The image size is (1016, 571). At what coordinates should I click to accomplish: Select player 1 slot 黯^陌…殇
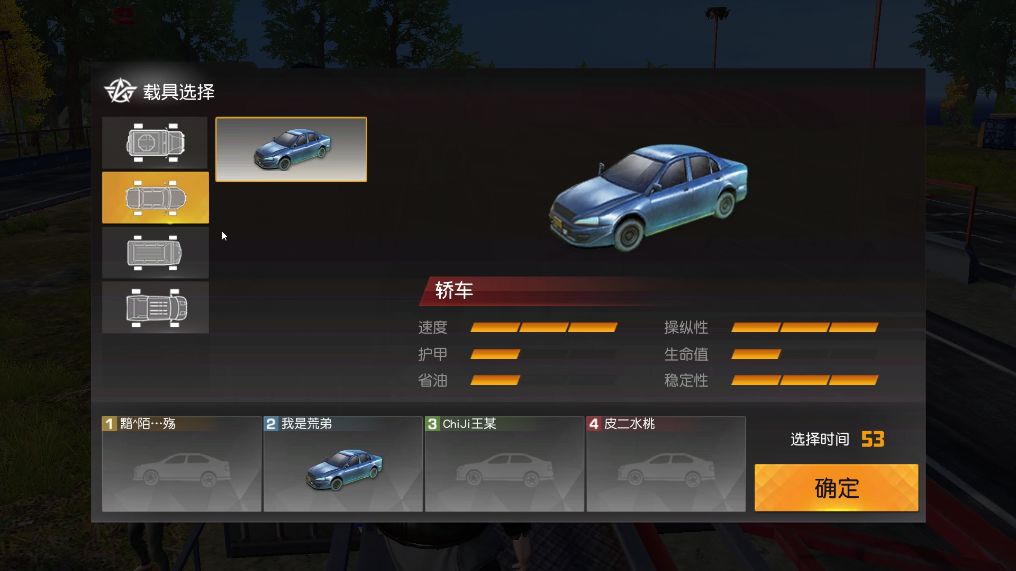(x=181, y=464)
